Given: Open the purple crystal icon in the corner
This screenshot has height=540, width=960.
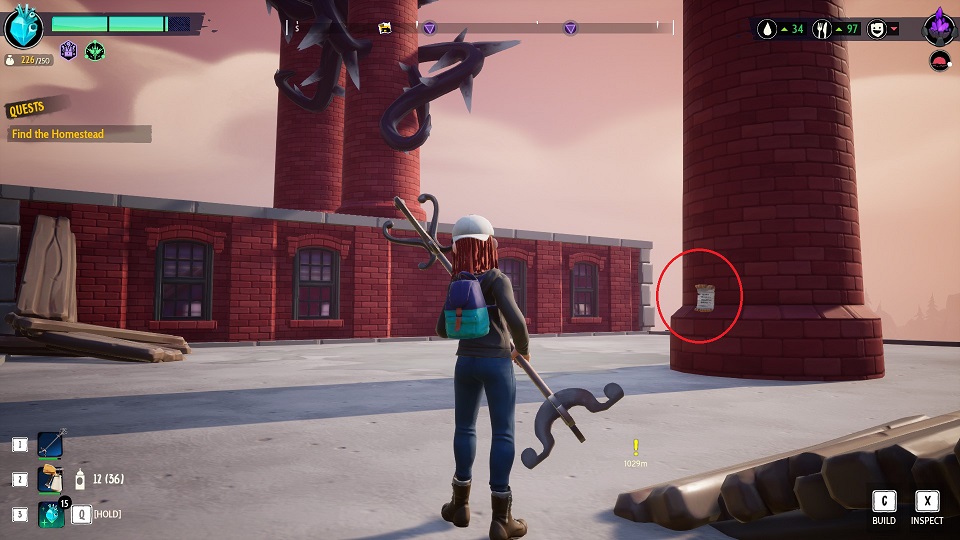Looking at the screenshot, I should 939,26.
